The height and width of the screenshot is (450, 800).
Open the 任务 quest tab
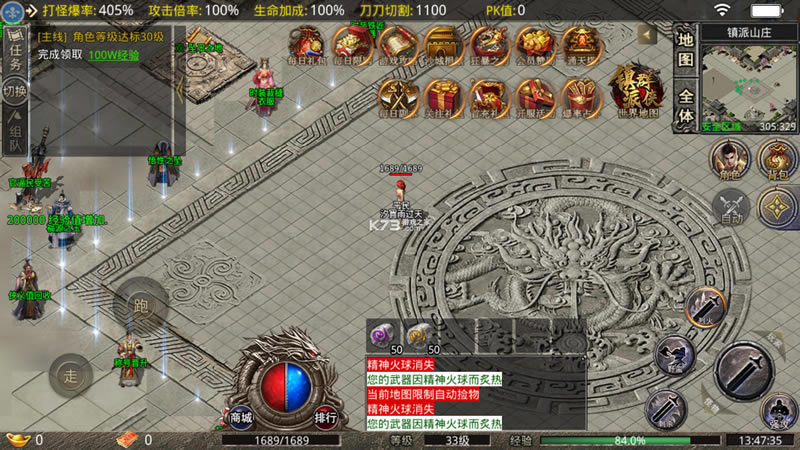(15, 50)
